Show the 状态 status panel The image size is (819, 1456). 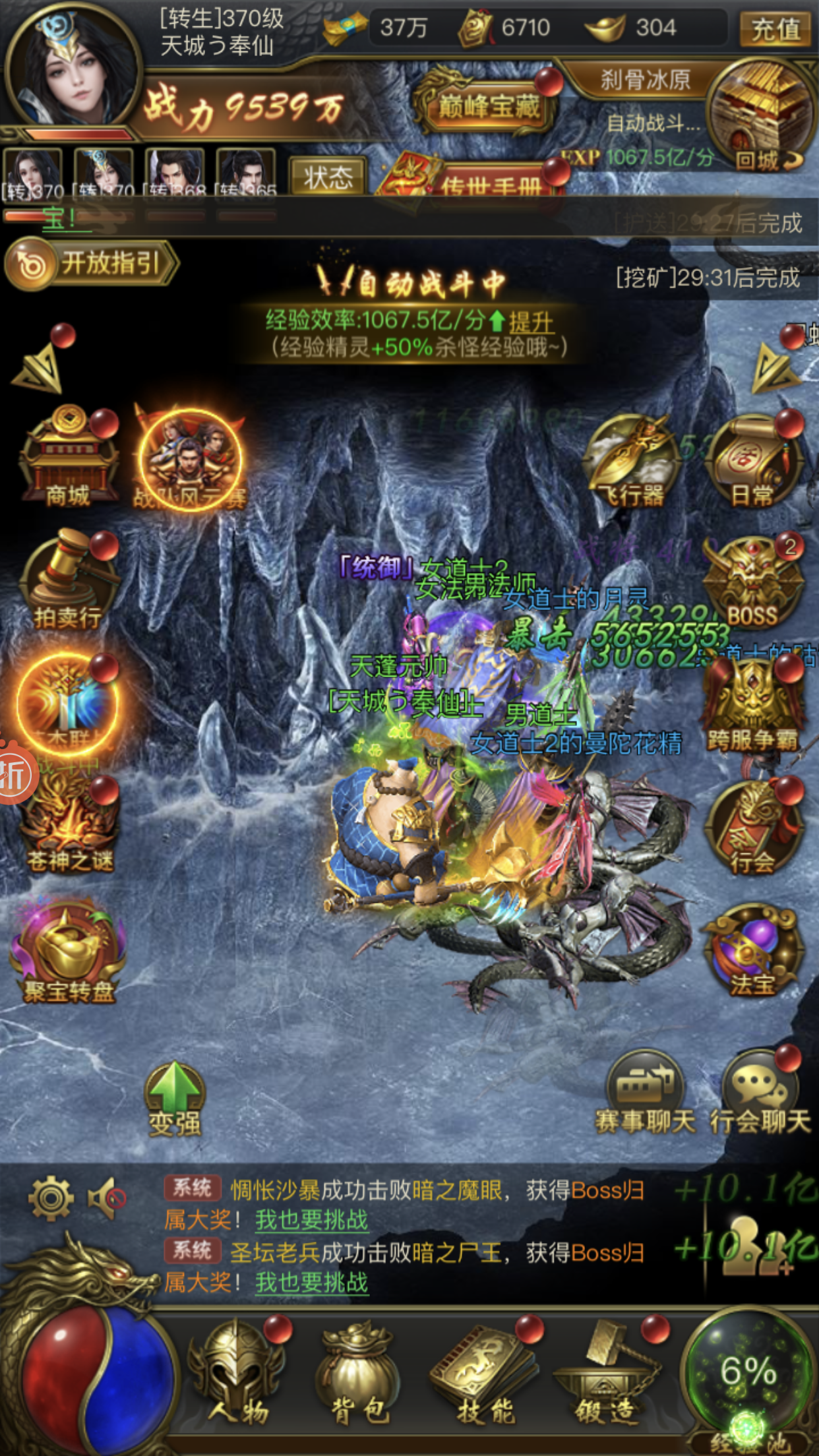click(x=328, y=177)
